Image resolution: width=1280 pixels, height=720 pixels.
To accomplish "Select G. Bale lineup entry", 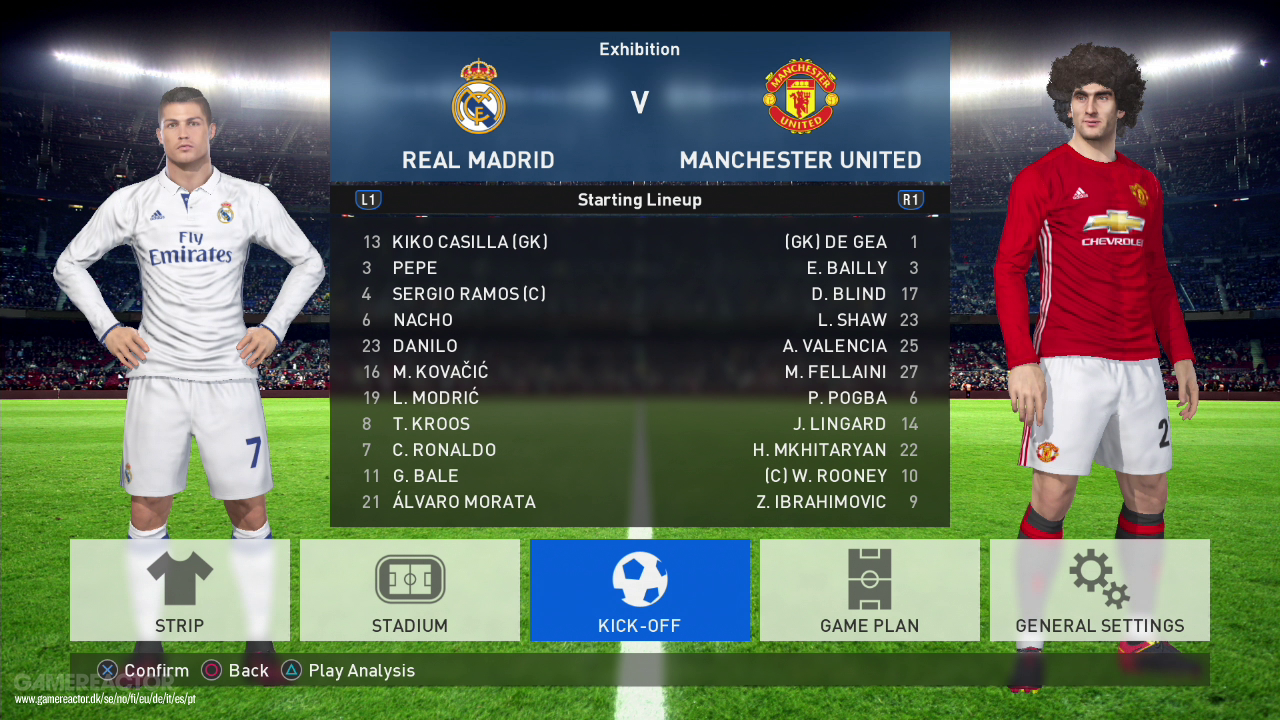I will (x=426, y=476).
